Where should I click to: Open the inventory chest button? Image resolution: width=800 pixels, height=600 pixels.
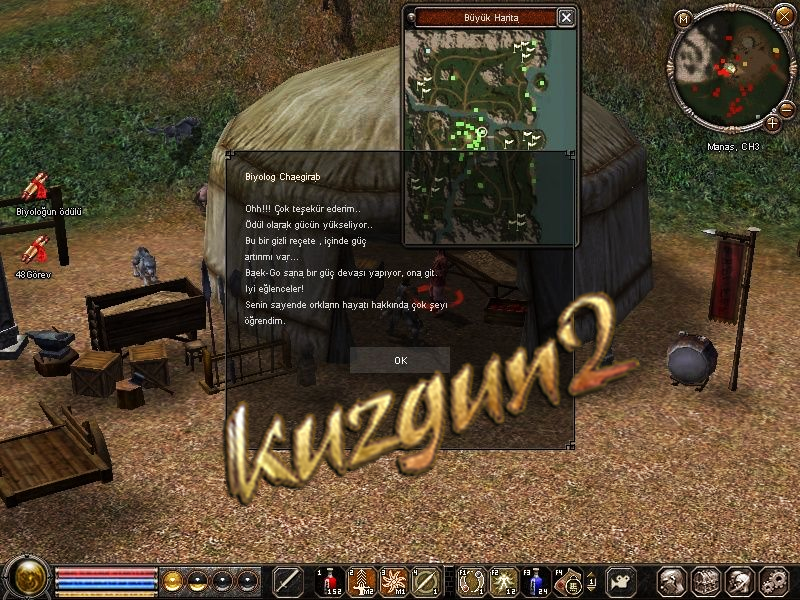pyautogui.click(x=705, y=580)
